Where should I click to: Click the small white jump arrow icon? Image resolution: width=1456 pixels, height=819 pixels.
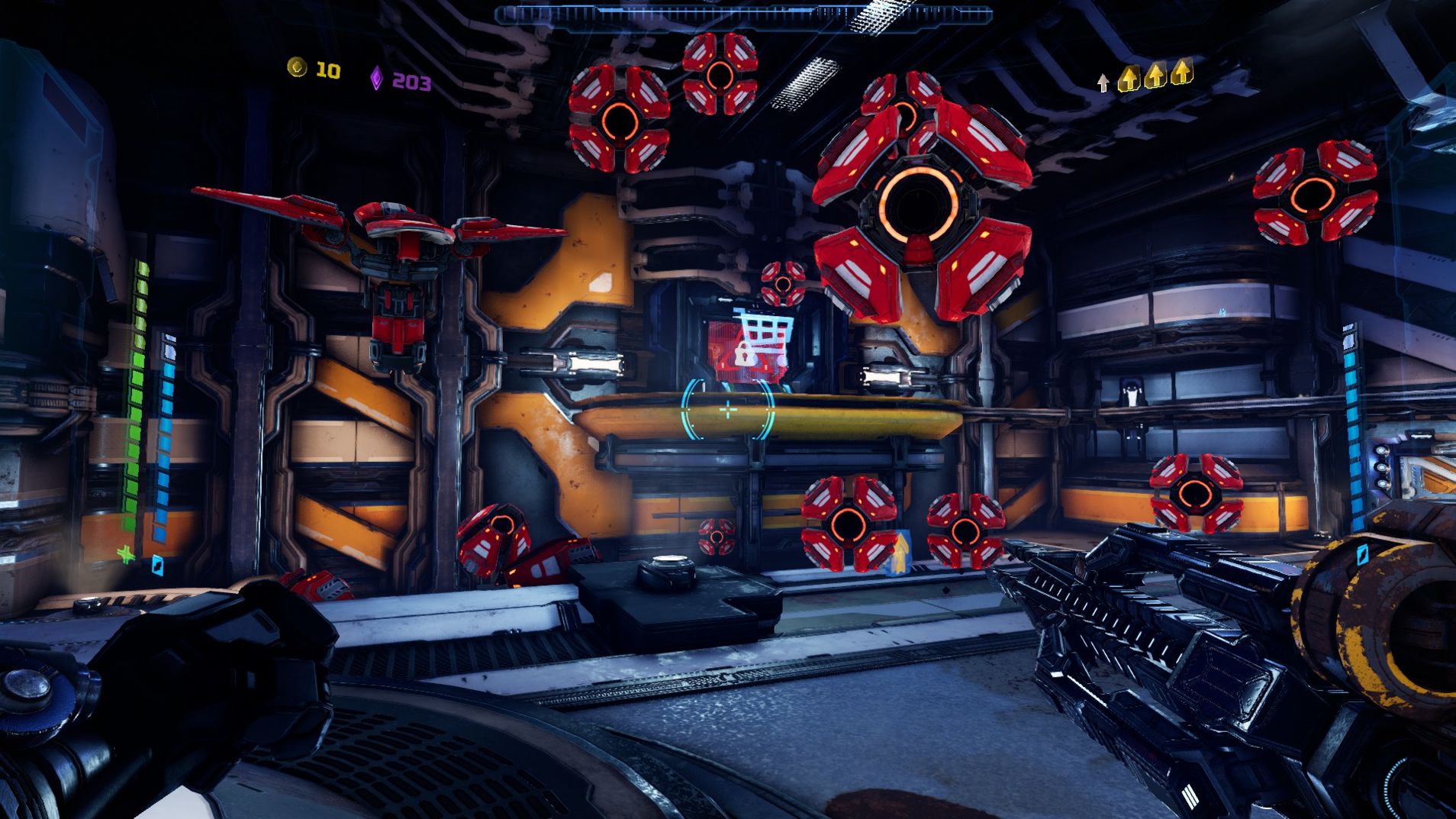(x=1103, y=82)
